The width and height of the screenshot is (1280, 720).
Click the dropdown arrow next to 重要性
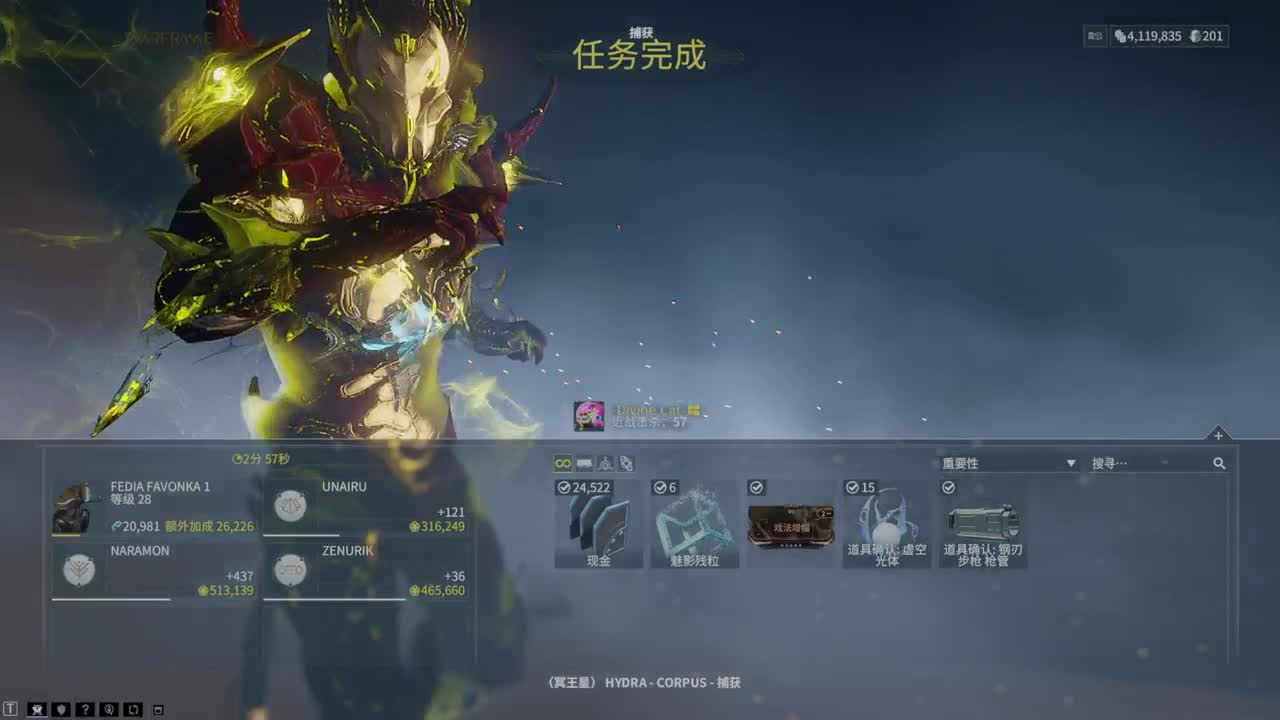tap(1070, 463)
